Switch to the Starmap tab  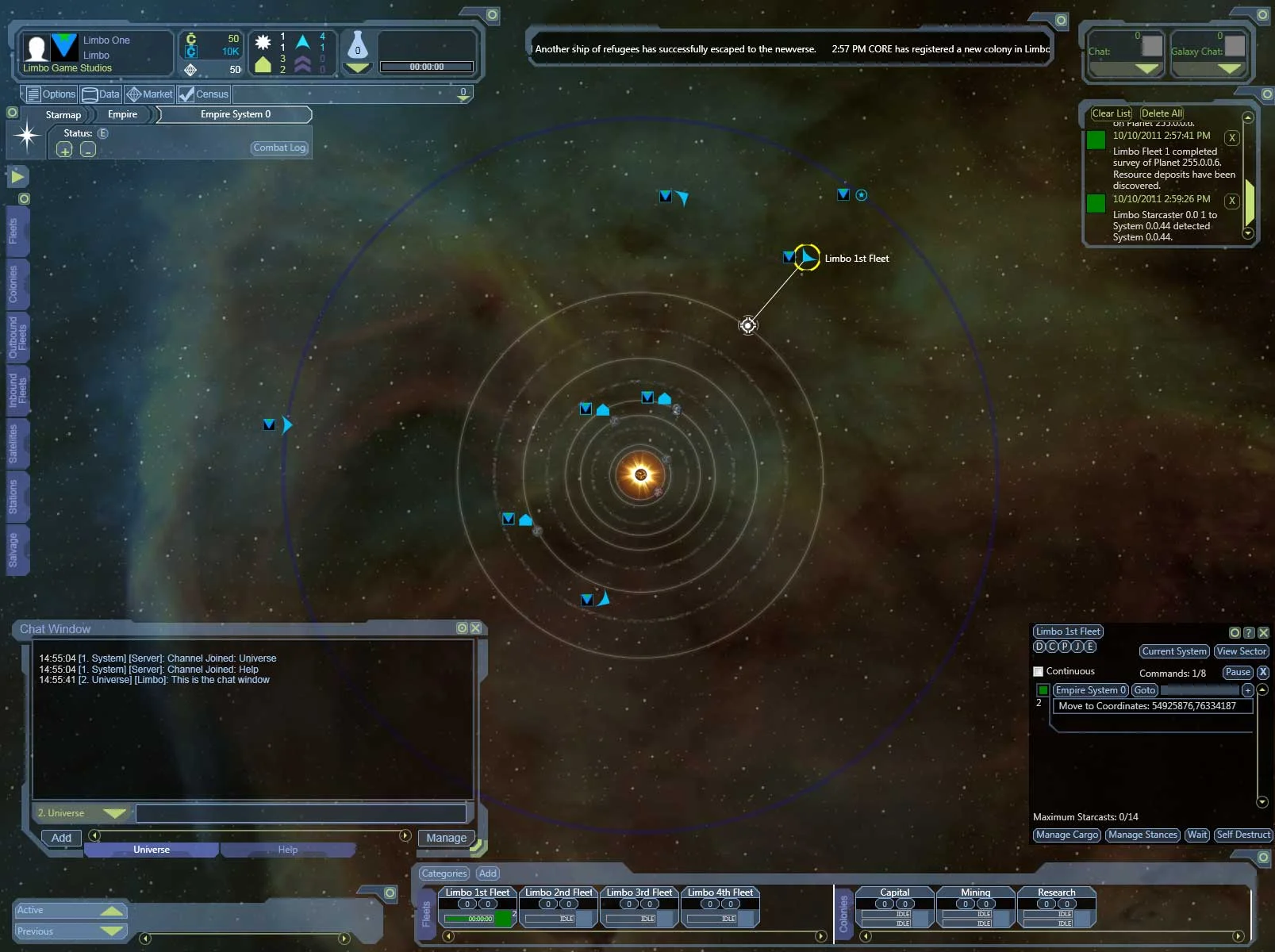(x=62, y=114)
